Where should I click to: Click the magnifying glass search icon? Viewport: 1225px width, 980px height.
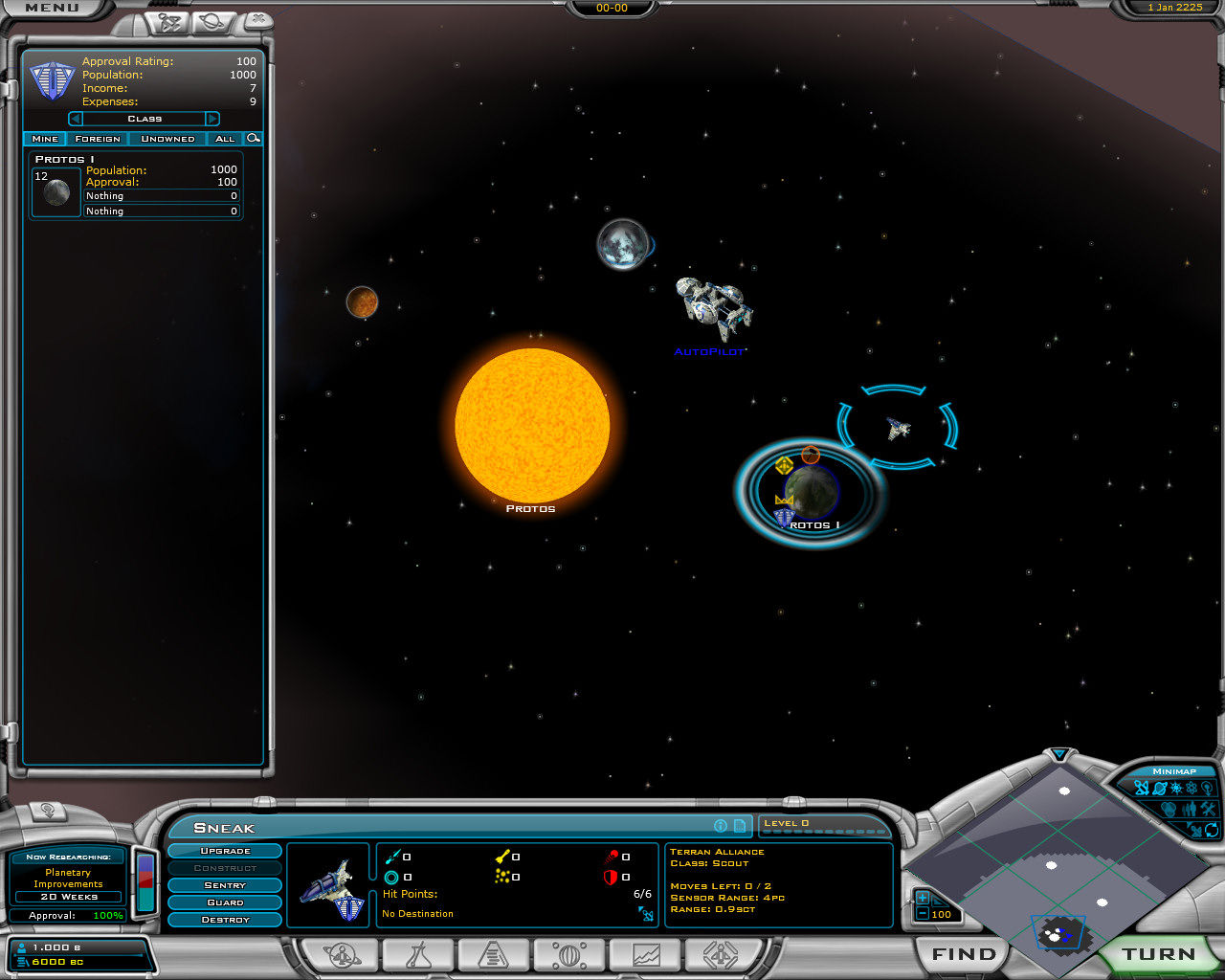click(253, 139)
